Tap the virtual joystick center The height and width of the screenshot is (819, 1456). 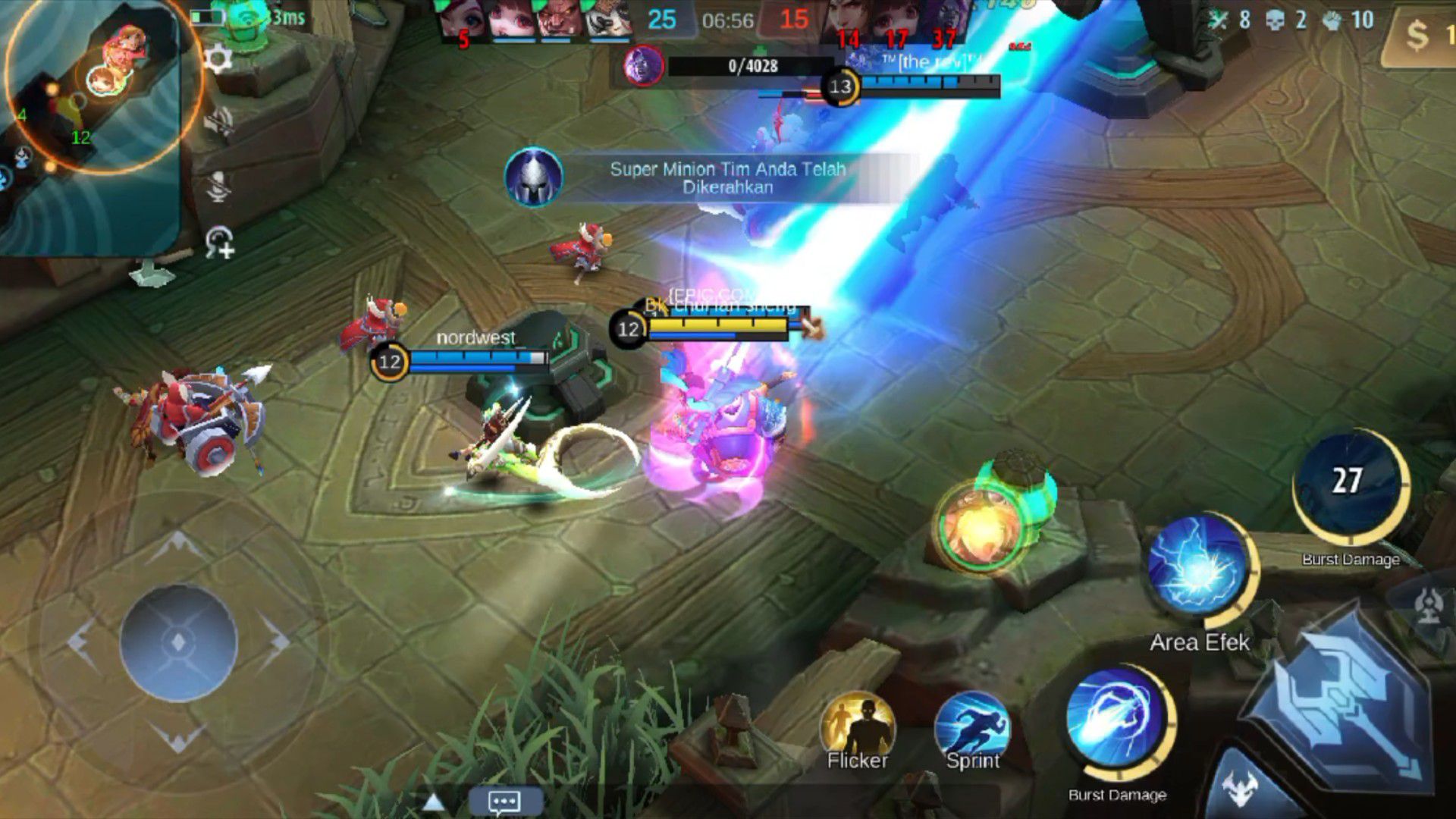[179, 642]
